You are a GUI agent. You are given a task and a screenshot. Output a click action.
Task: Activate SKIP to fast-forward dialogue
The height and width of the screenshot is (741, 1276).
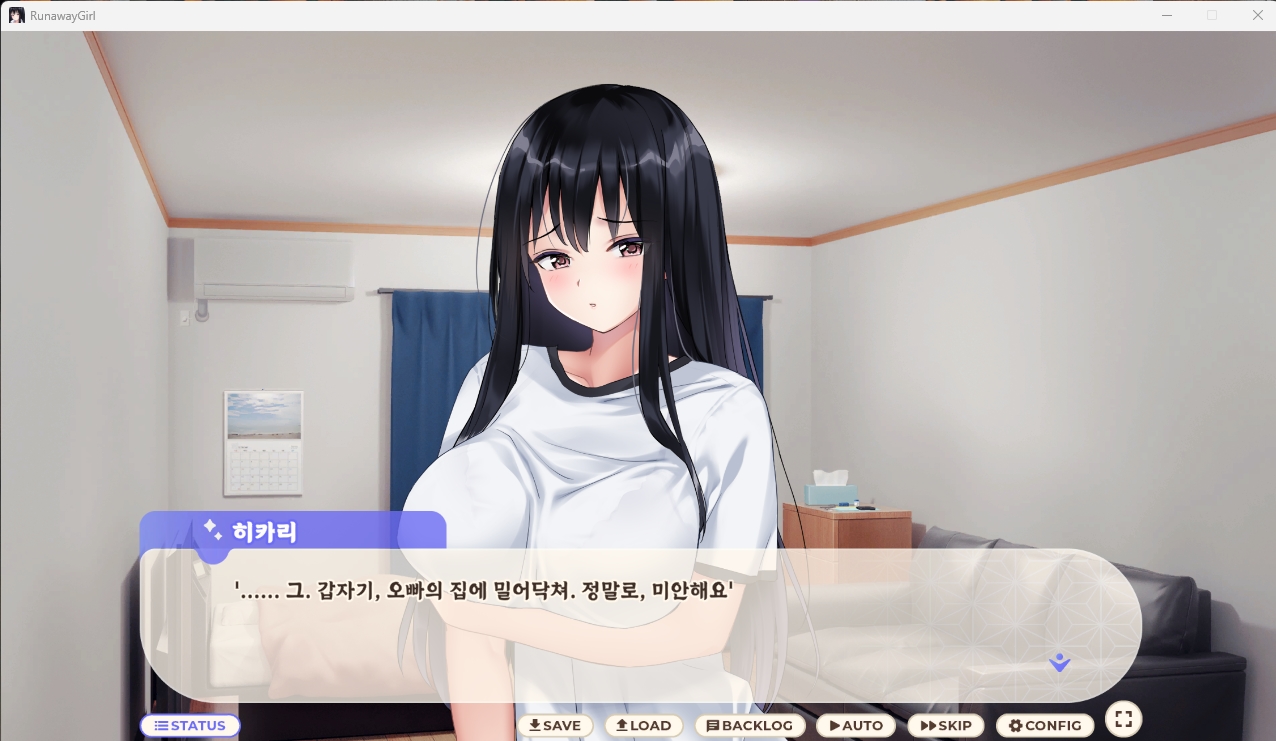point(946,726)
